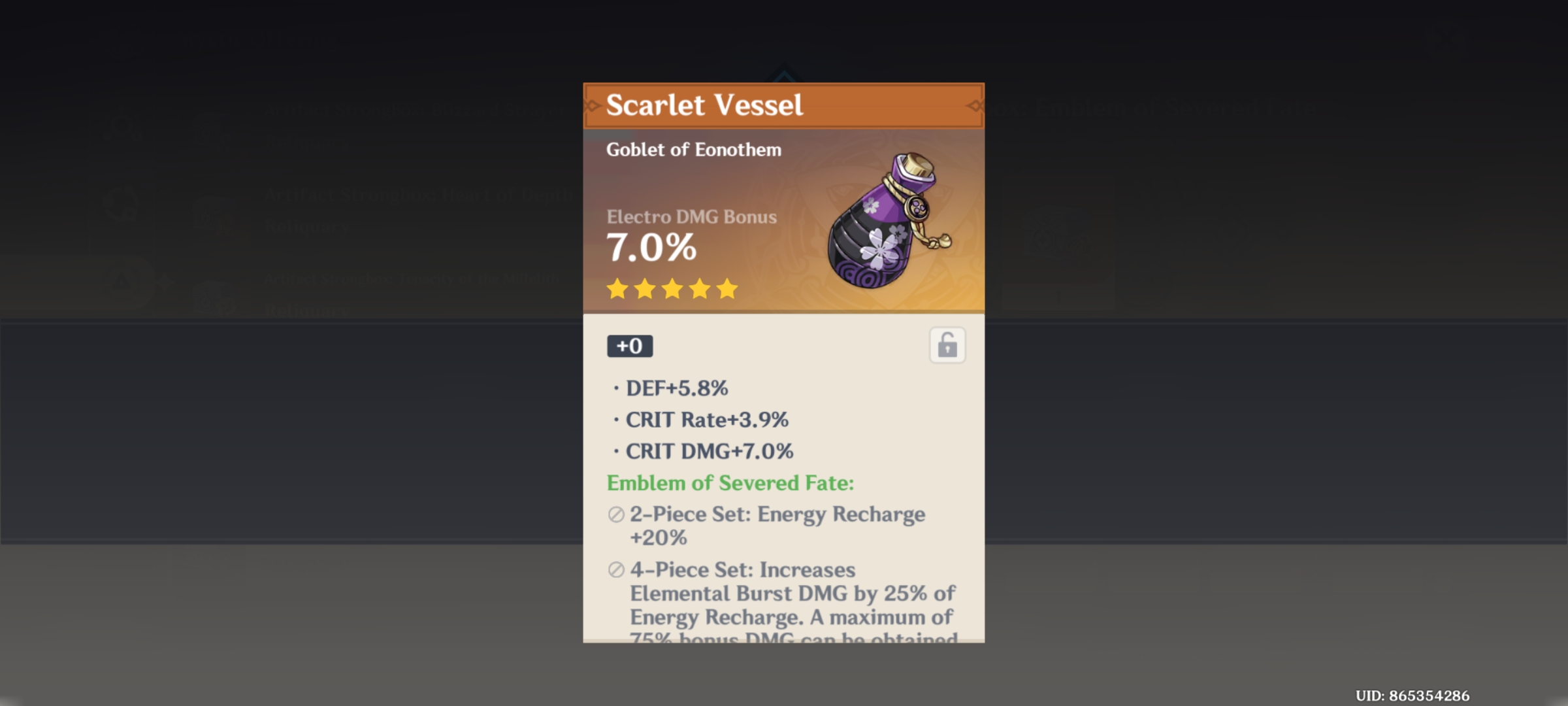Click the fifth rarity star
The image size is (1568, 706).
[x=727, y=289]
